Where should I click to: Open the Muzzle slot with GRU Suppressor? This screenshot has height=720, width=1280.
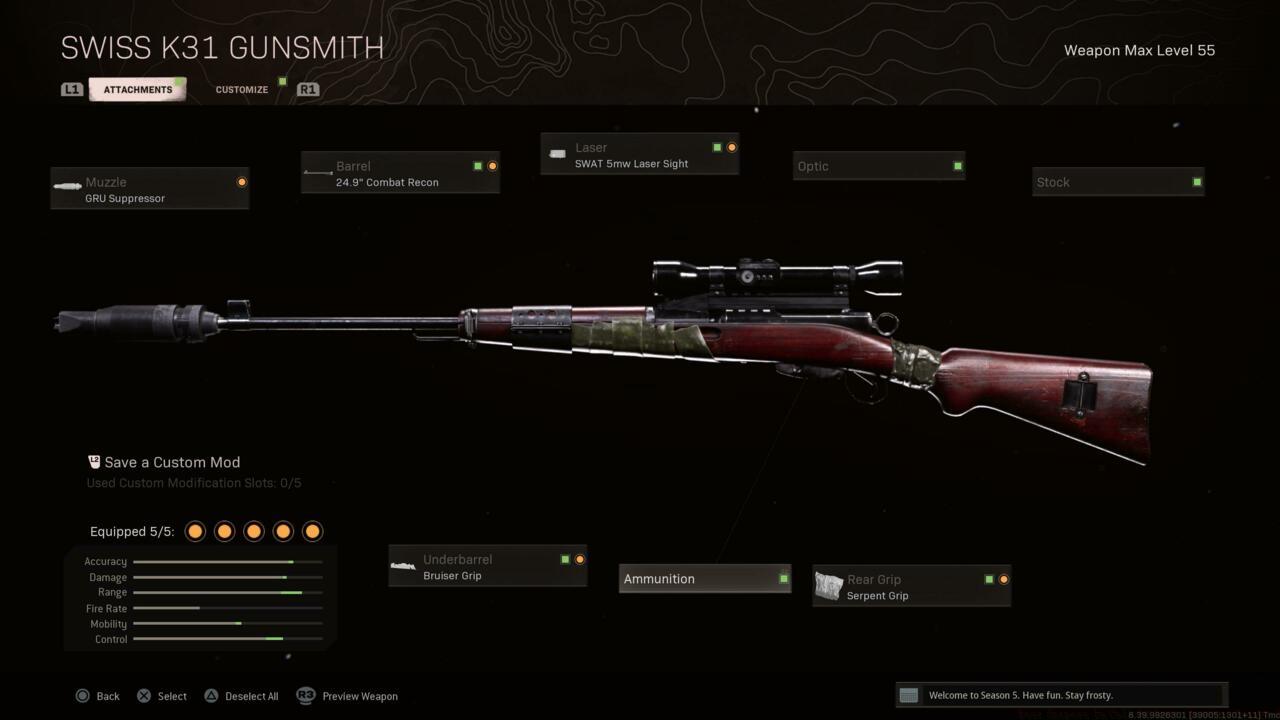coord(149,188)
